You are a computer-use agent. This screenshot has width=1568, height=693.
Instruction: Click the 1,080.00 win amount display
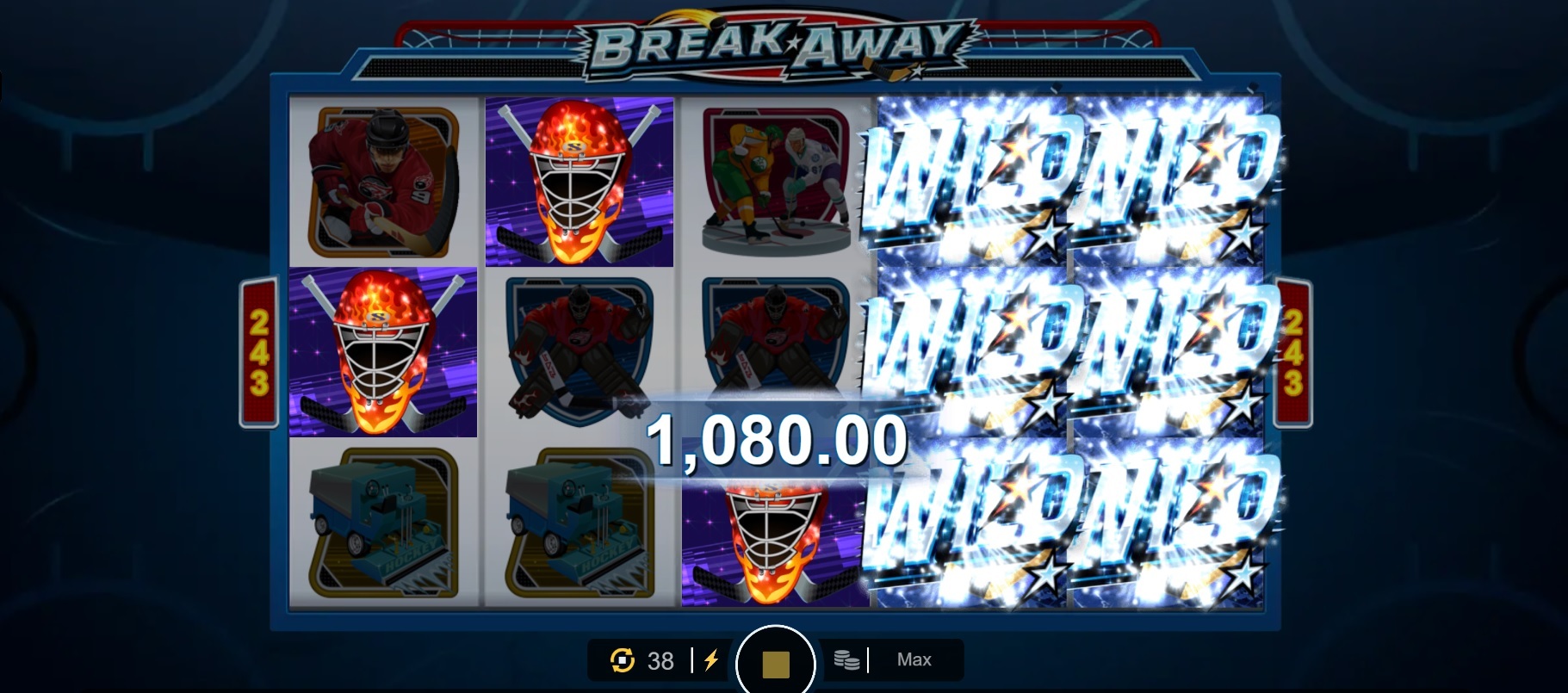[x=779, y=437]
